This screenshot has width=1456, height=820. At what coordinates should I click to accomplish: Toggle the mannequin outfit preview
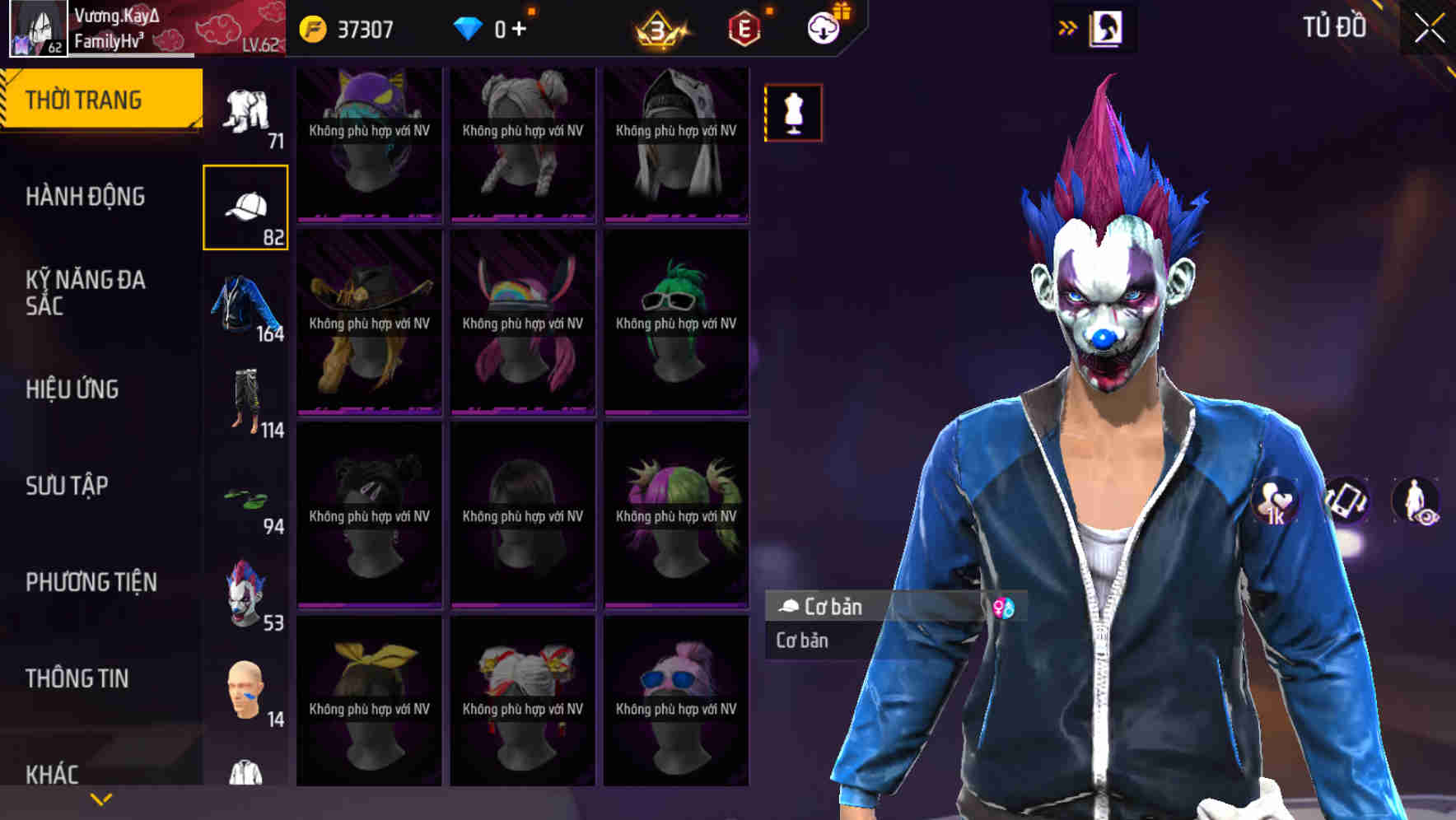coord(793,113)
